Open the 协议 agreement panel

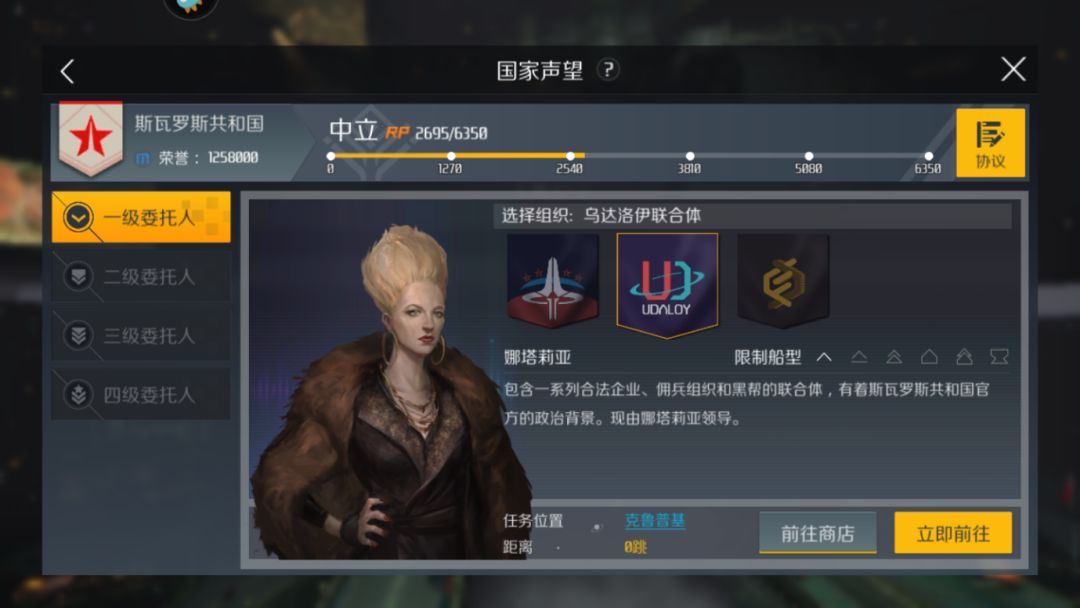[x=990, y=143]
